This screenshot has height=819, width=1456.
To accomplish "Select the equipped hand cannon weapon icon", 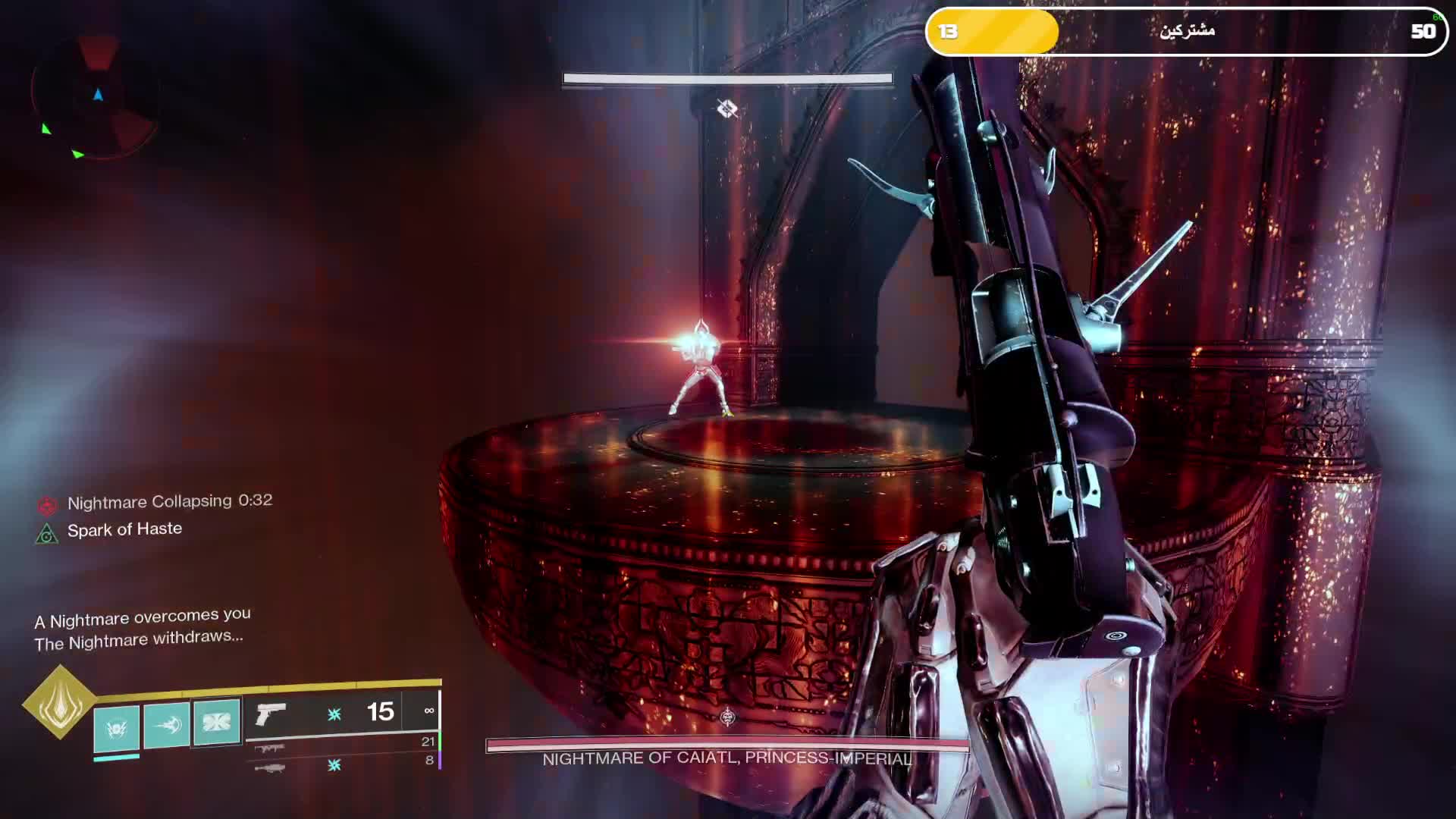I will pyautogui.click(x=271, y=714).
